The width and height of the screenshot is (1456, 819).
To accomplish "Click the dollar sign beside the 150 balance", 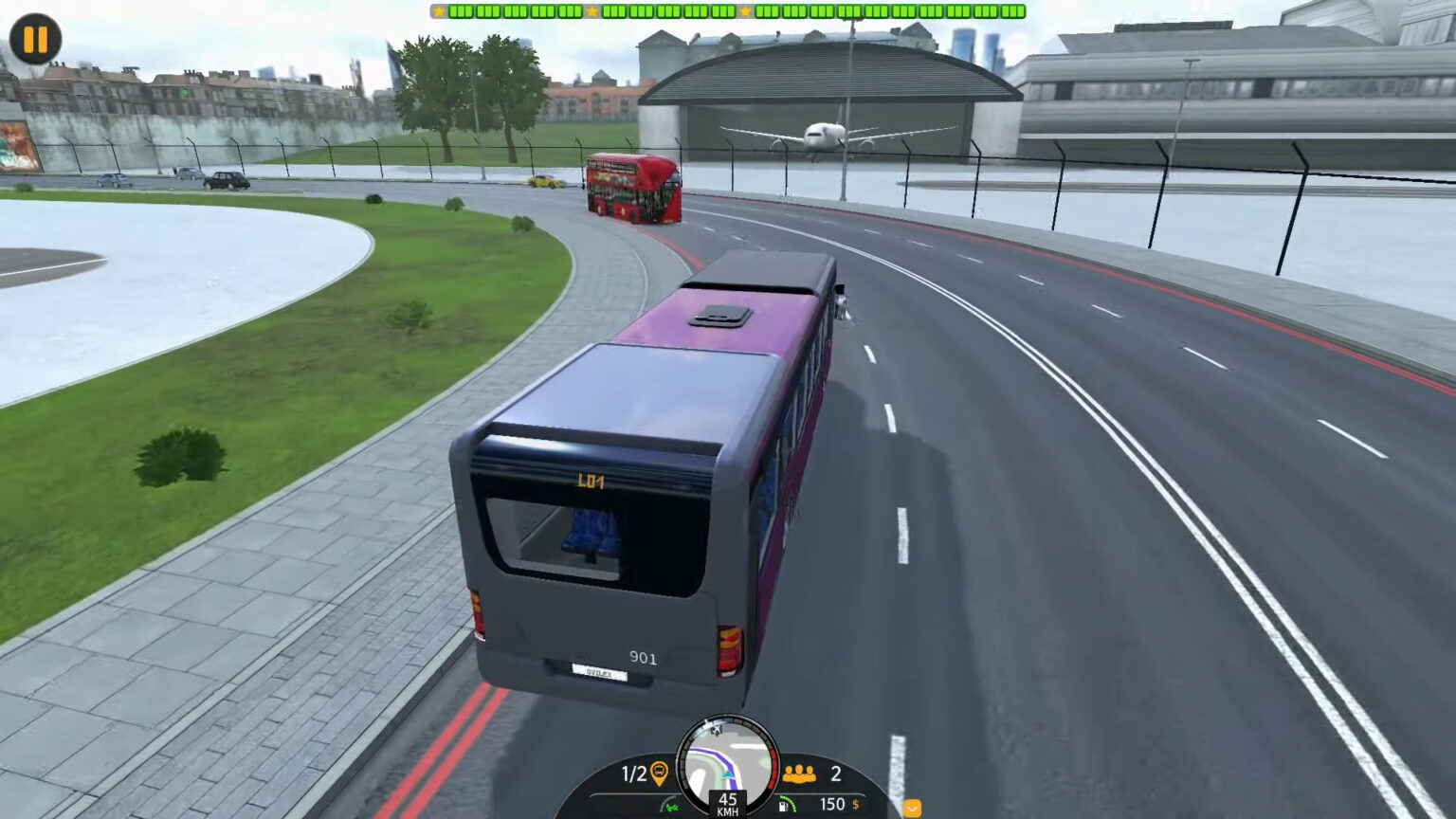I will (x=855, y=804).
